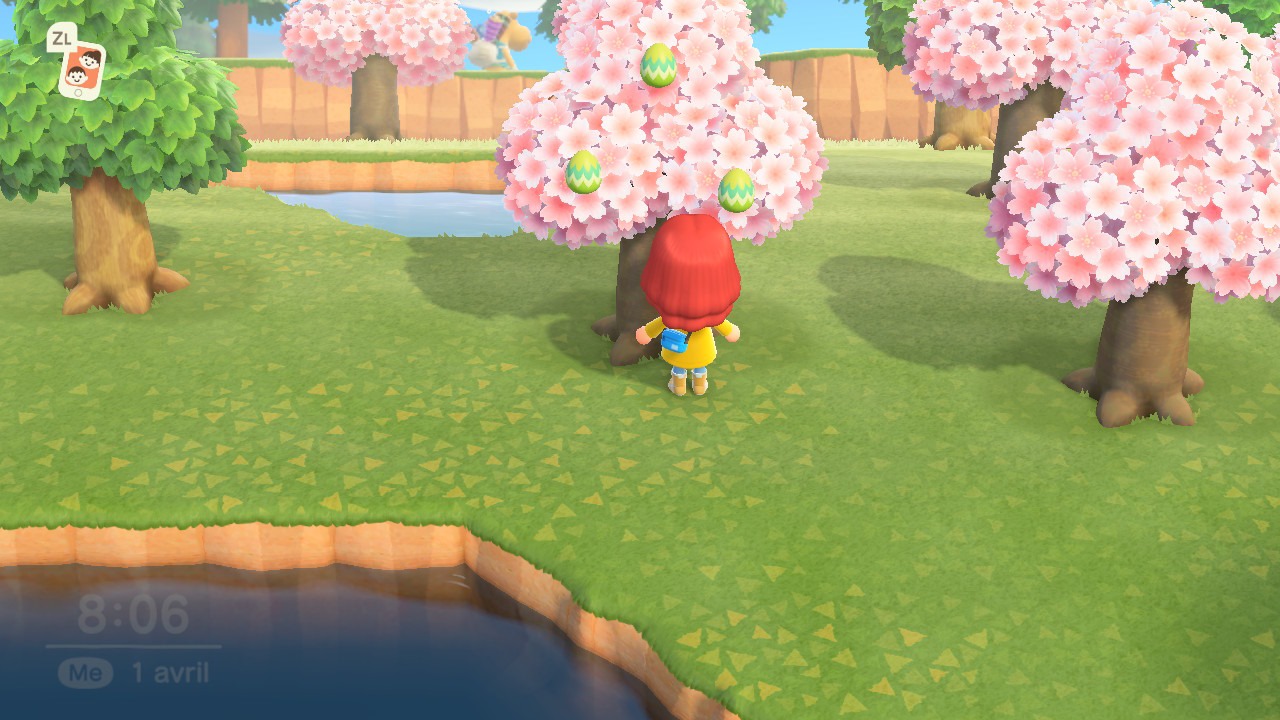Tap the red-haired player character

tap(690, 300)
